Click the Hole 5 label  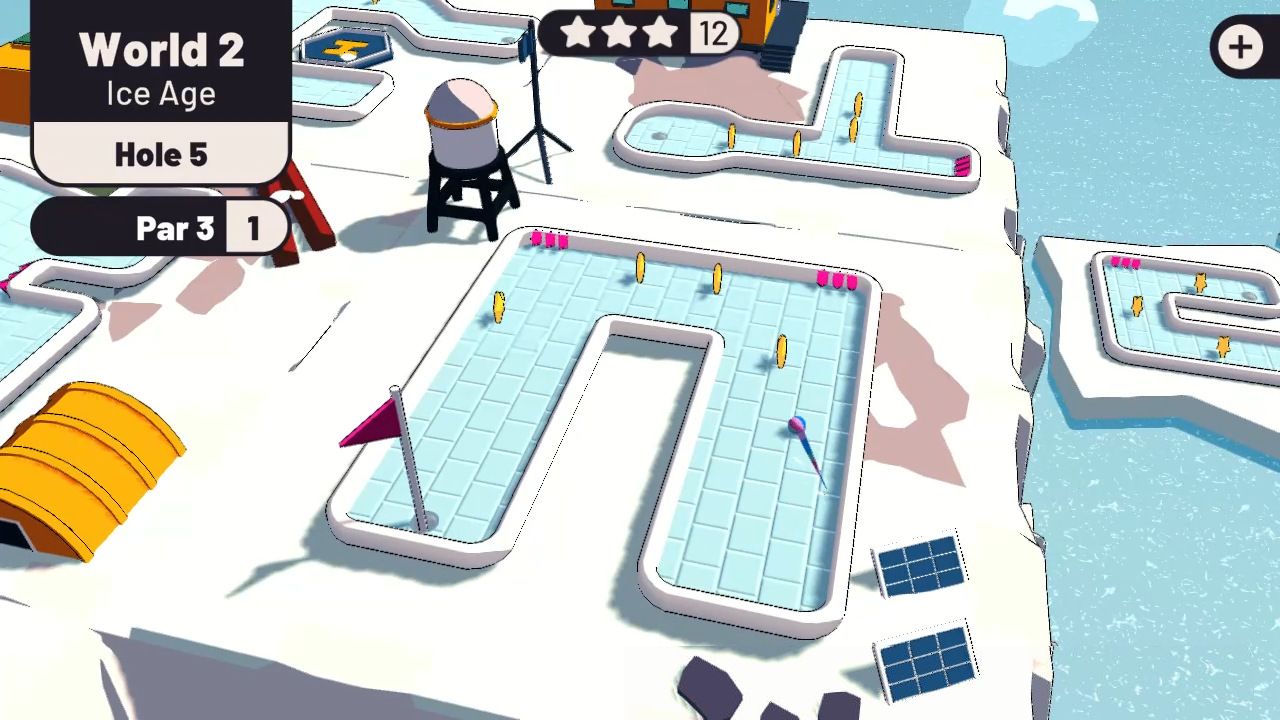click(x=161, y=154)
